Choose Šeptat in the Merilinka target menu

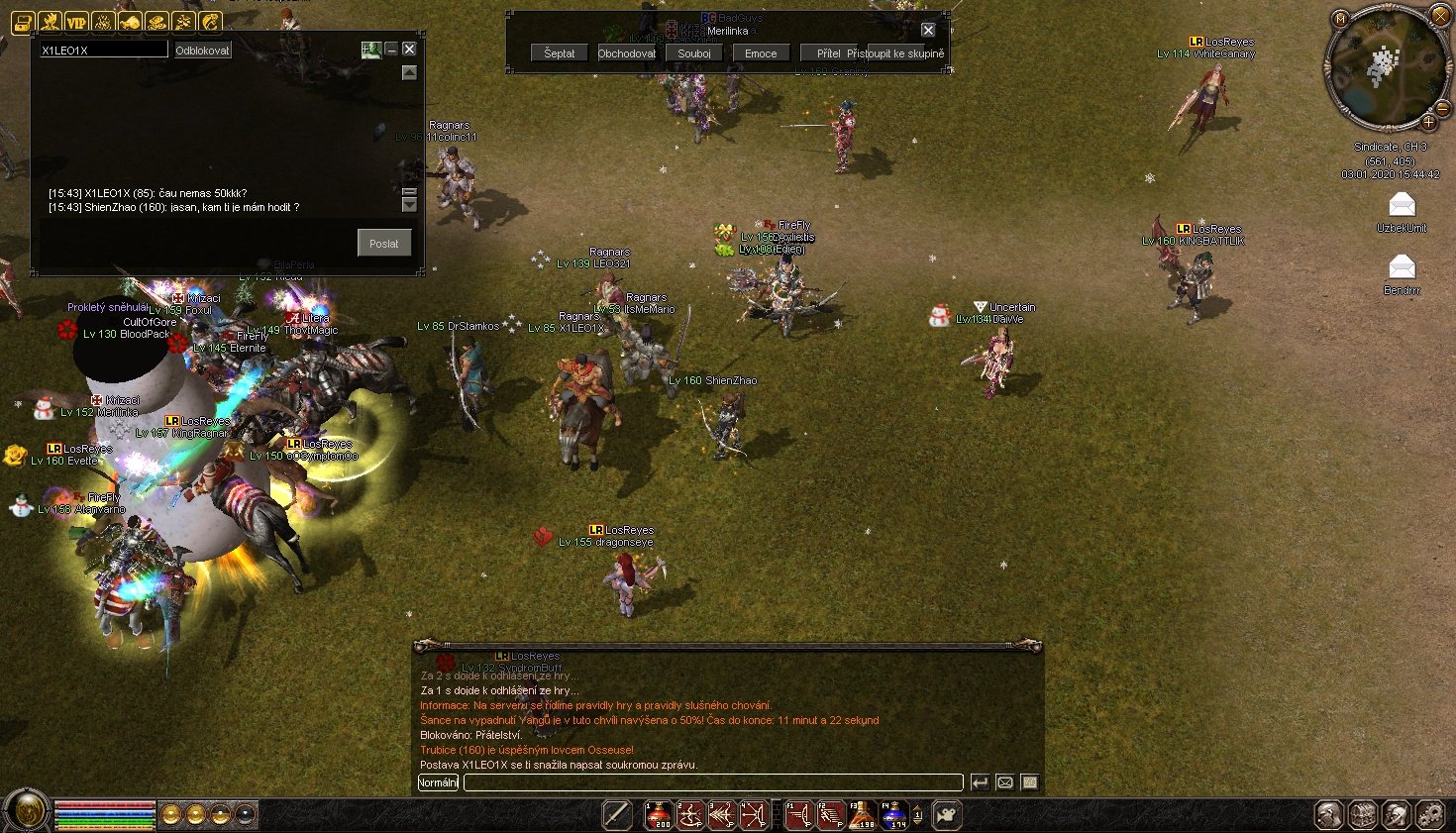(x=559, y=53)
